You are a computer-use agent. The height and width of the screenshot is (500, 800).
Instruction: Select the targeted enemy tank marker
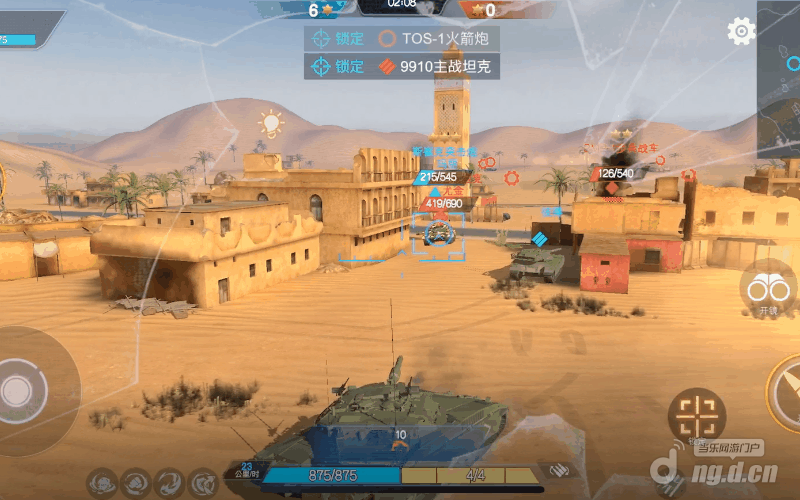[437, 235]
